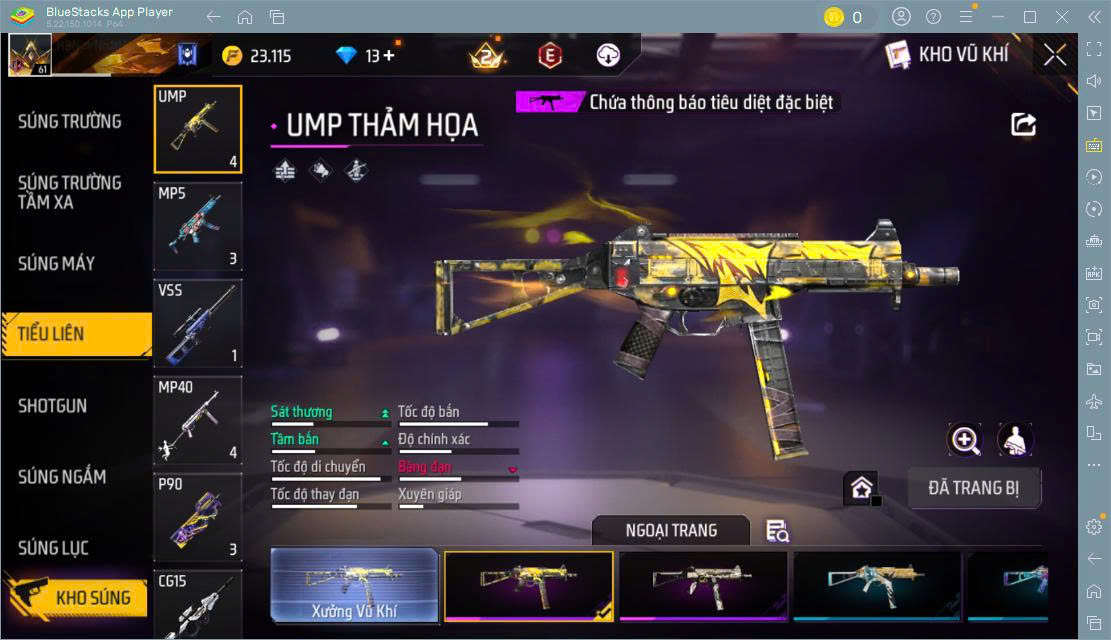Switch to Súng Máy category

[x=57, y=263]
